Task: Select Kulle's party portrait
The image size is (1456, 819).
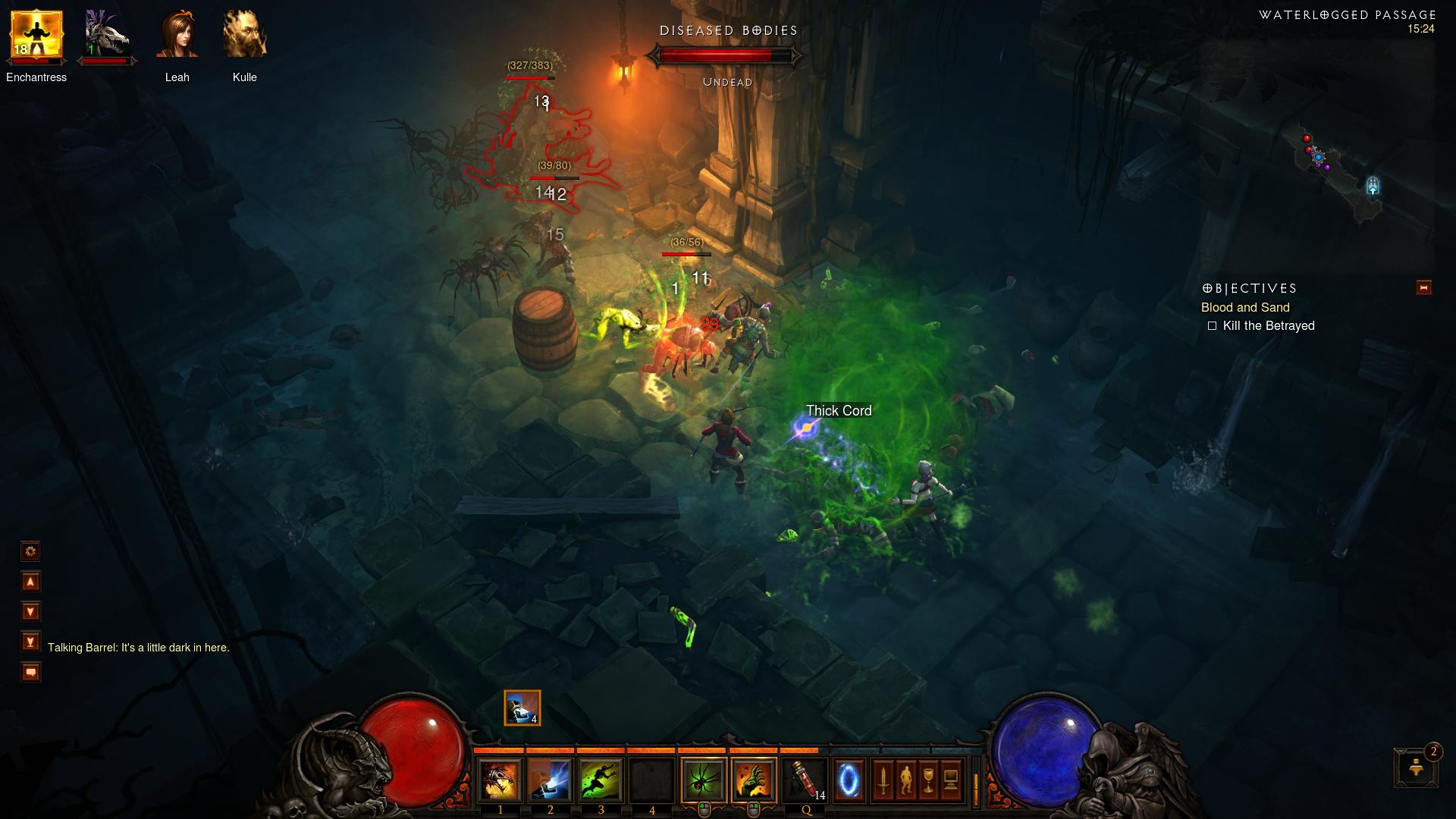Action: pos(244,36)
